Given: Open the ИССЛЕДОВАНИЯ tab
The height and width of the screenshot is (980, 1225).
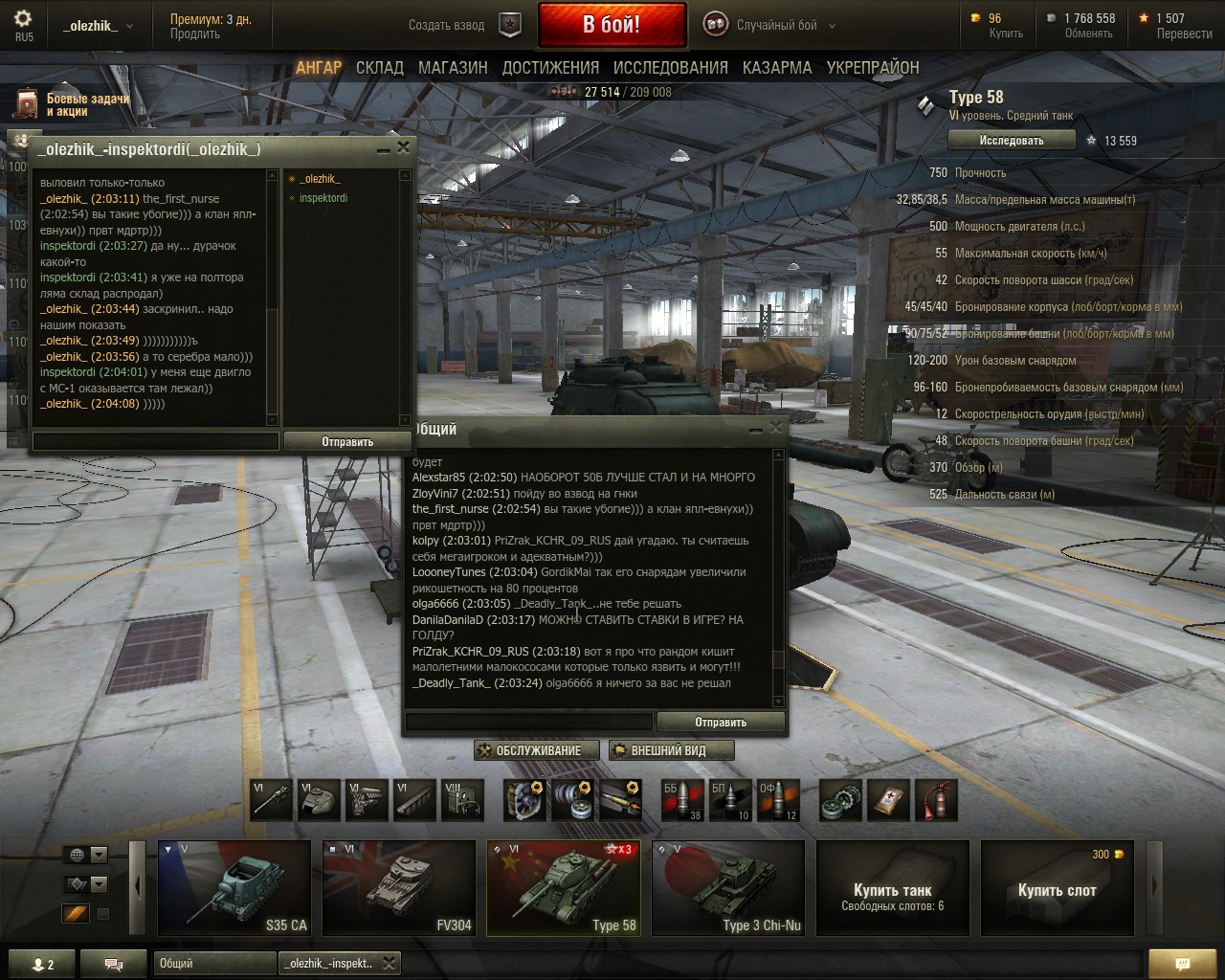Looking at the screenshot, I should [x=670, y=68].
